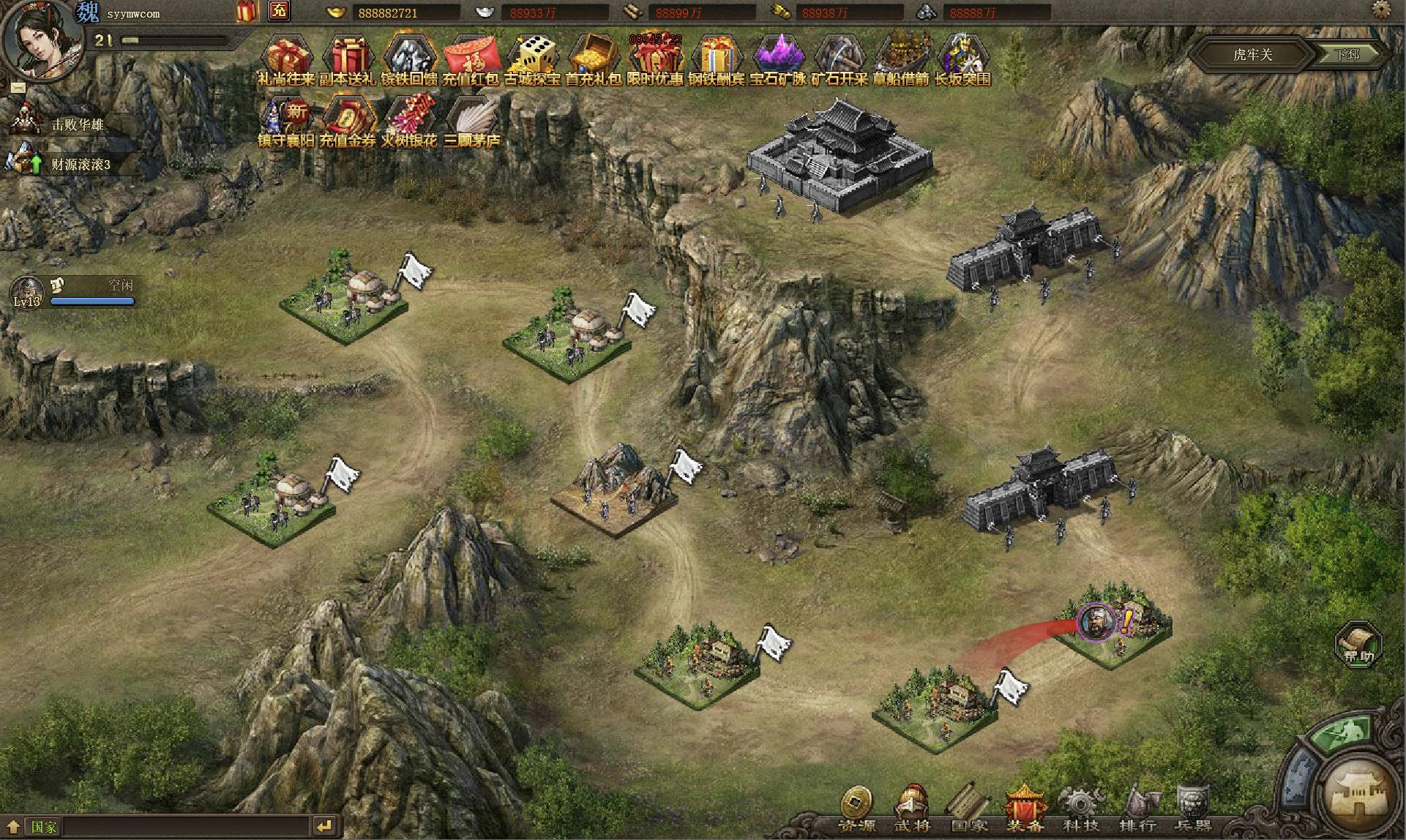Open the 礼尚往来 gift event
The width and height of the screenshot is (1406, 840).
[287, 59]
